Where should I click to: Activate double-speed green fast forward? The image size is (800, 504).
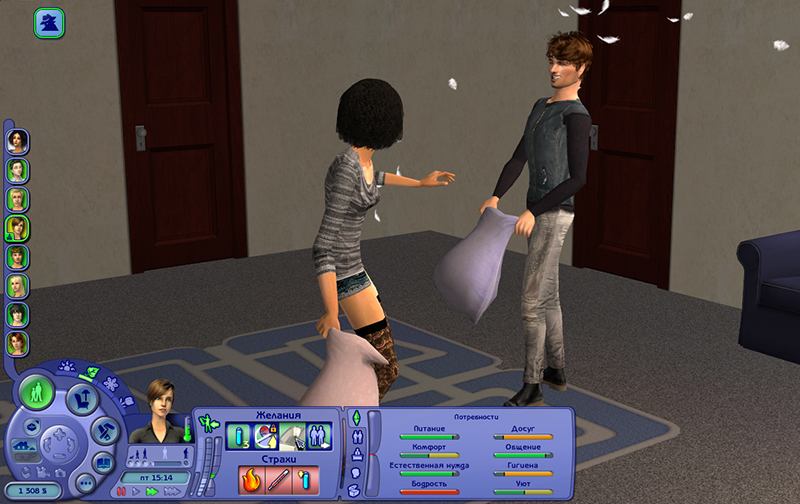[152, 492]
